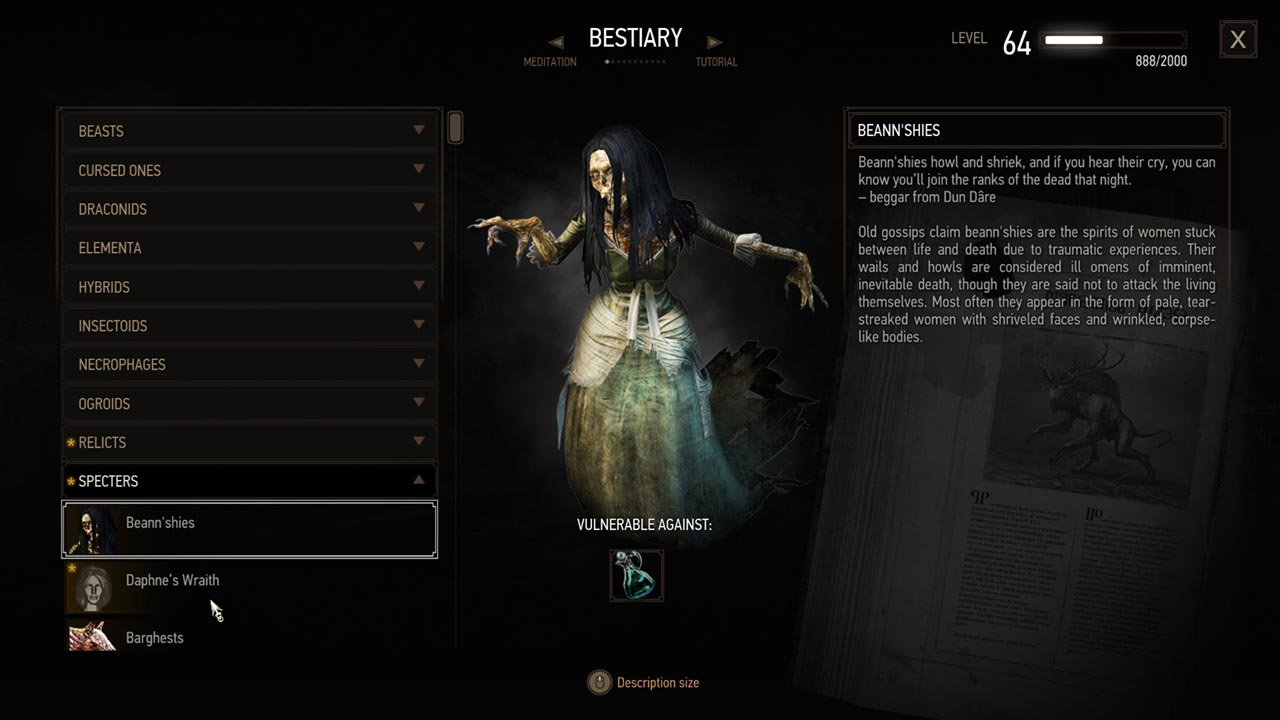Expand the Cursed Ones category
Viewport: 1280px width, 720px height.
click(x=249, y=170)
